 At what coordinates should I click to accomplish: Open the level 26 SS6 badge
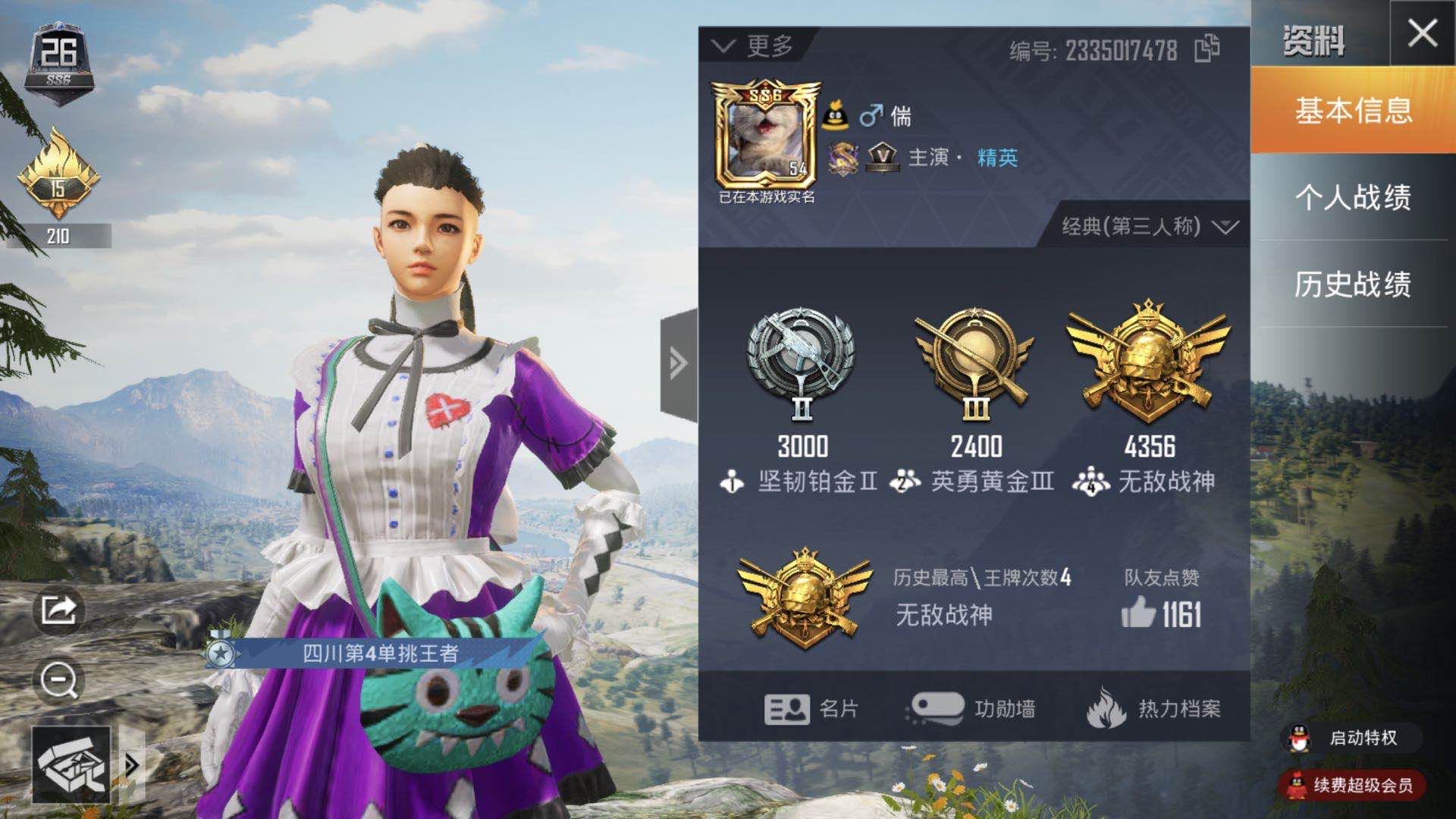point(58,62)
